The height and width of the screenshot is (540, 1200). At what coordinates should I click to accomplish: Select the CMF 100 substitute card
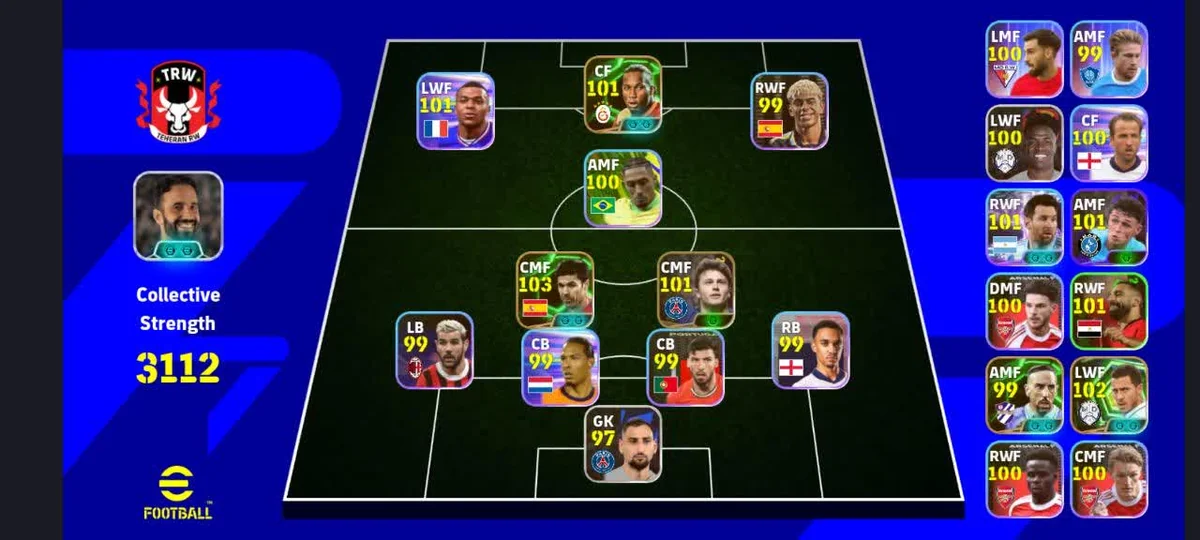coord(1109,479)
